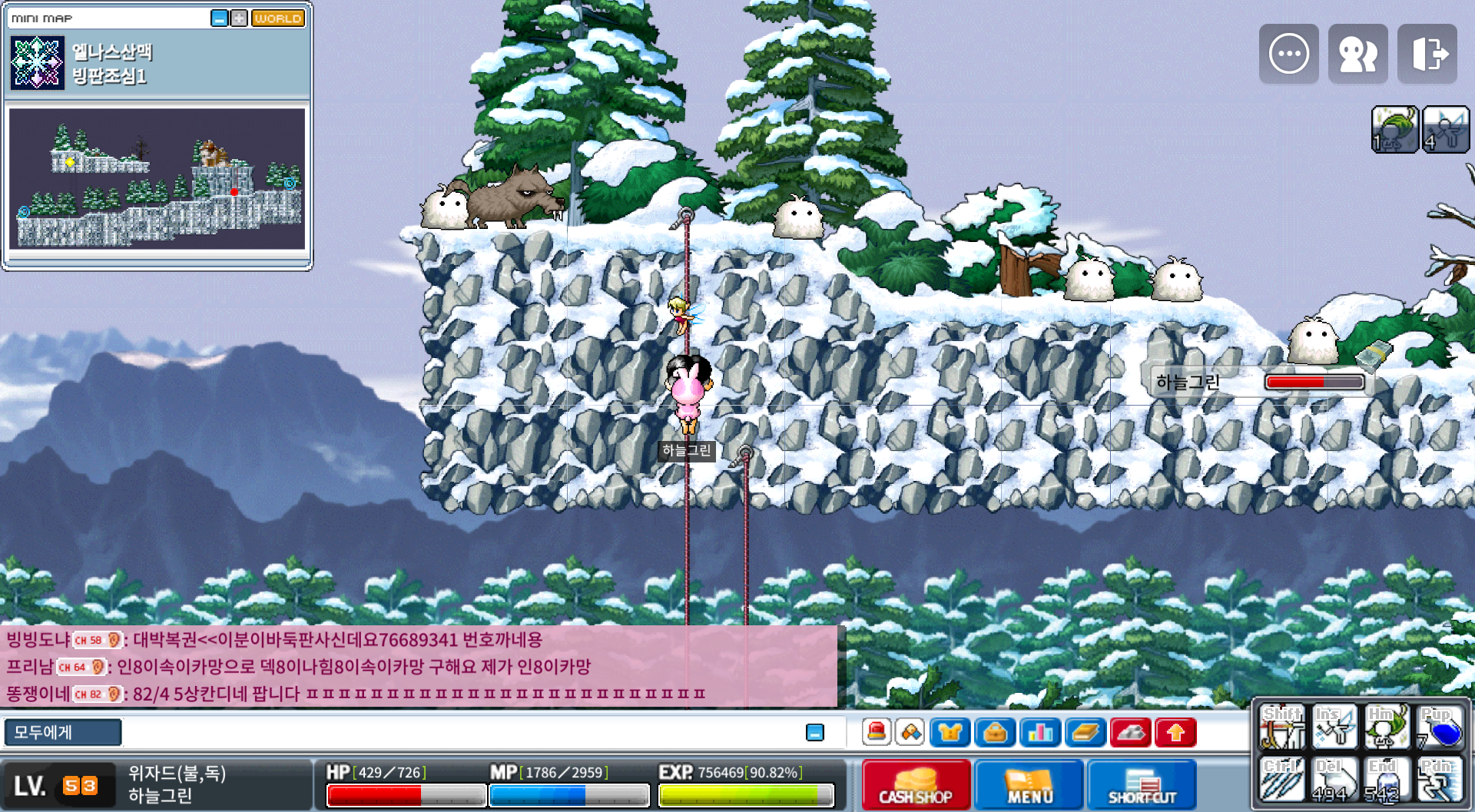Image resolution: width=1475 pixels, height=812 pixels.
Task: Open the stats bar chart icon
Action: (1040, 732)
